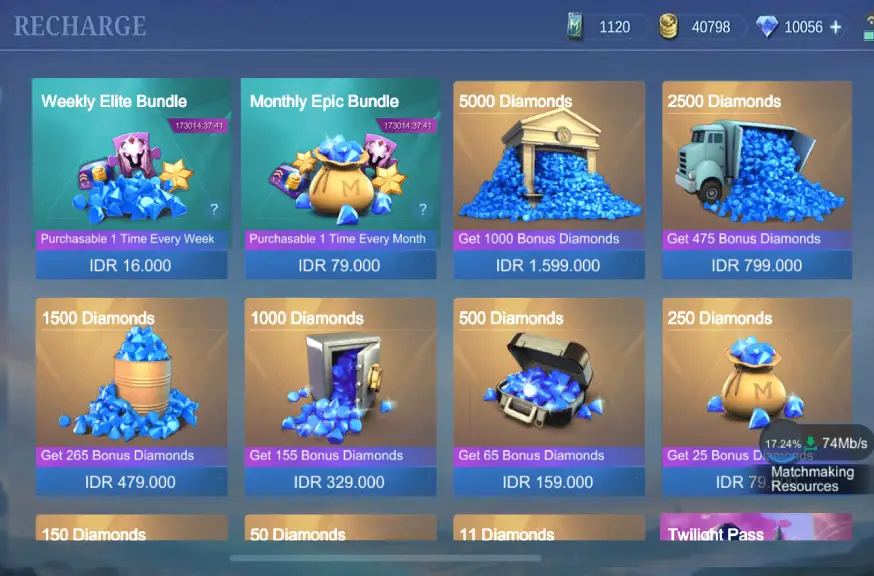Show Monthly Epic Bundle help info
The image size is (874, 576).
coord(422,209)
